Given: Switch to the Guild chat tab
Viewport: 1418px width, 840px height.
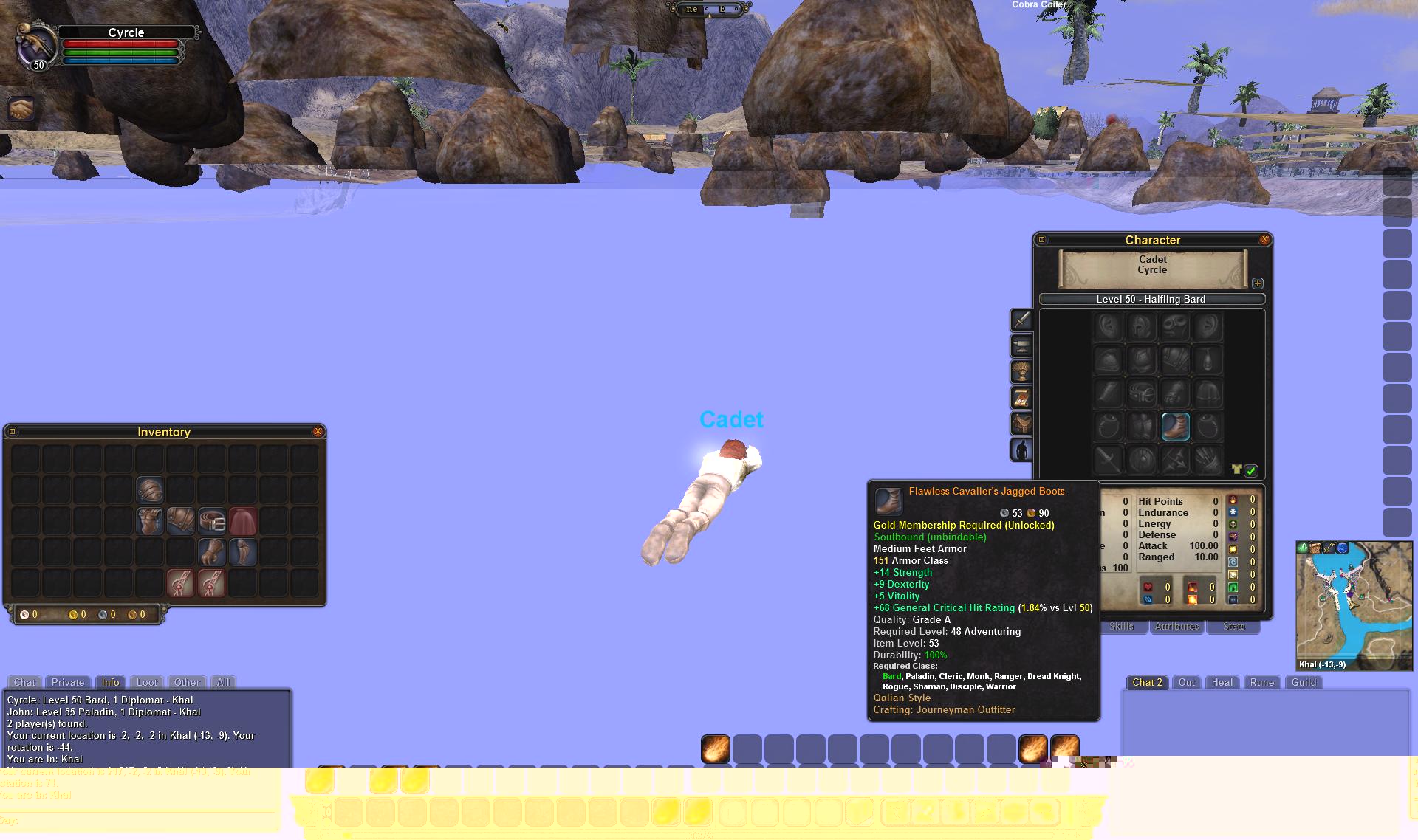Looking at the screenshot, I should (1304, 683).
